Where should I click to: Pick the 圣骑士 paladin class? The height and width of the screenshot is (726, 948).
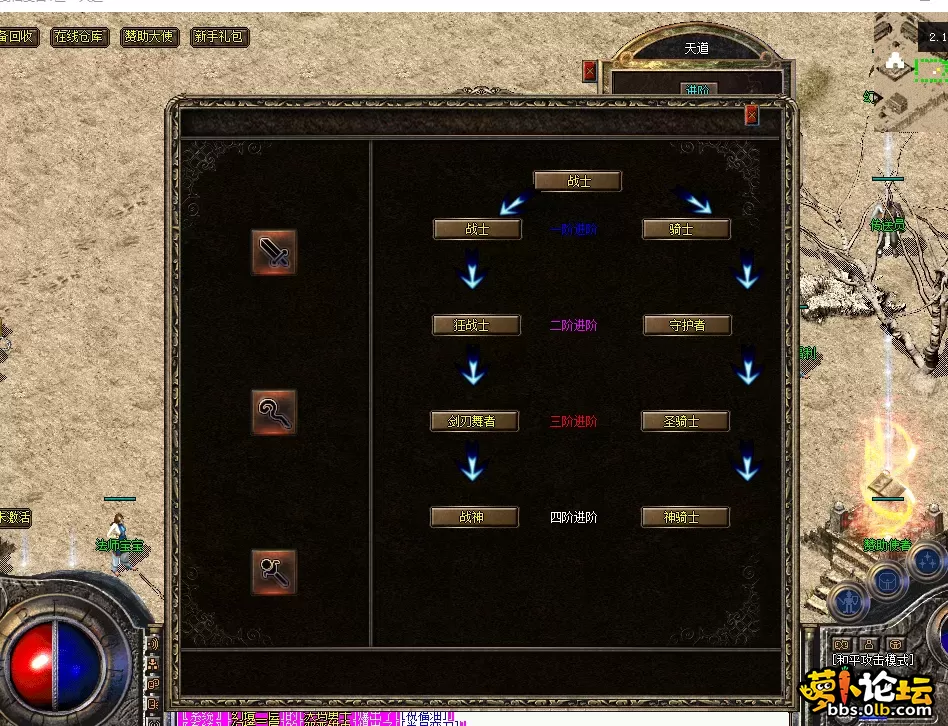click(x=686, y=421)
